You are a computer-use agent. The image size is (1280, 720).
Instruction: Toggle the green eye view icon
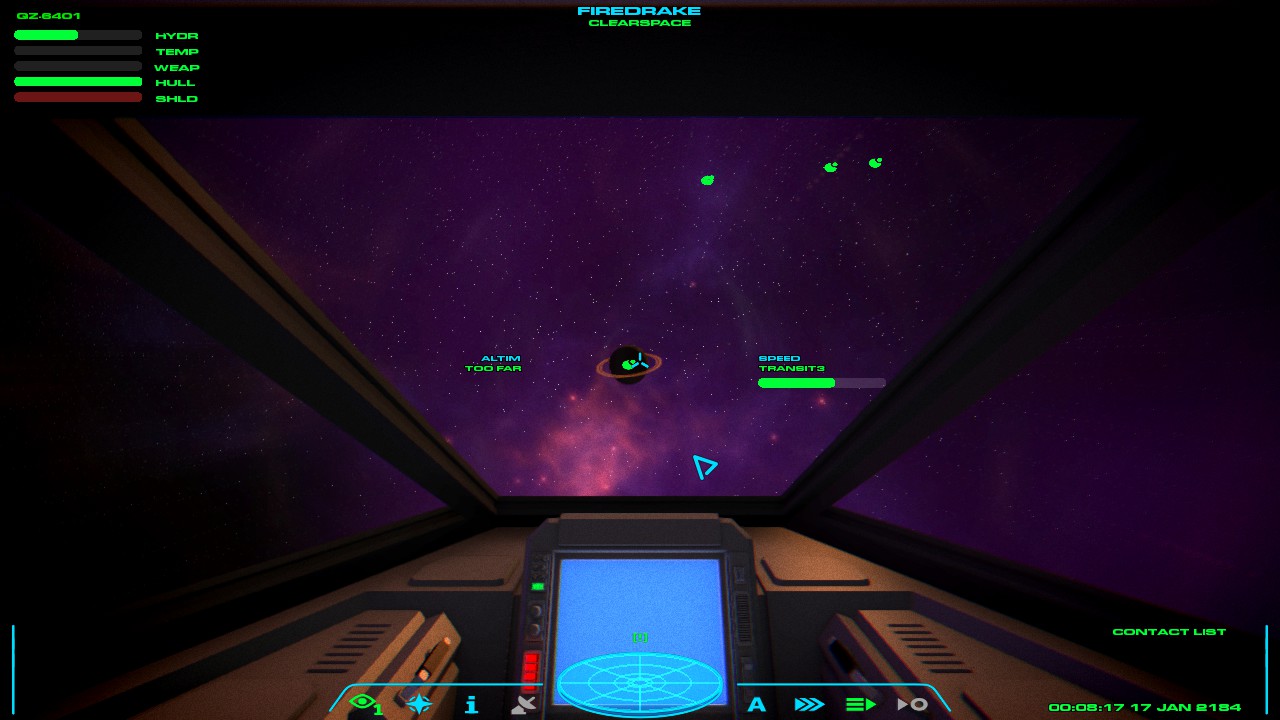[x=364, y=703]
